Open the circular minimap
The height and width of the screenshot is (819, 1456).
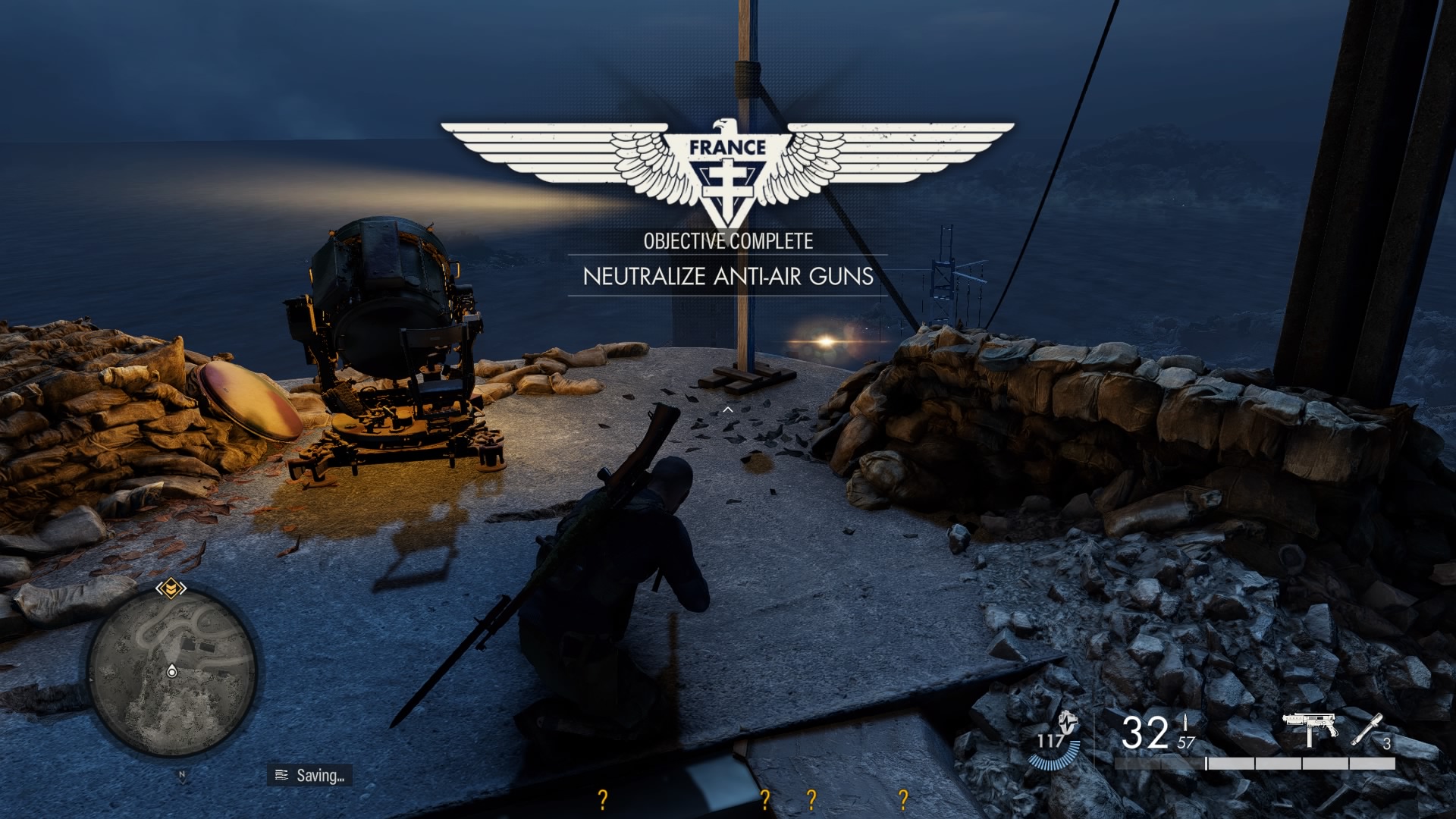tap(173, 672)
